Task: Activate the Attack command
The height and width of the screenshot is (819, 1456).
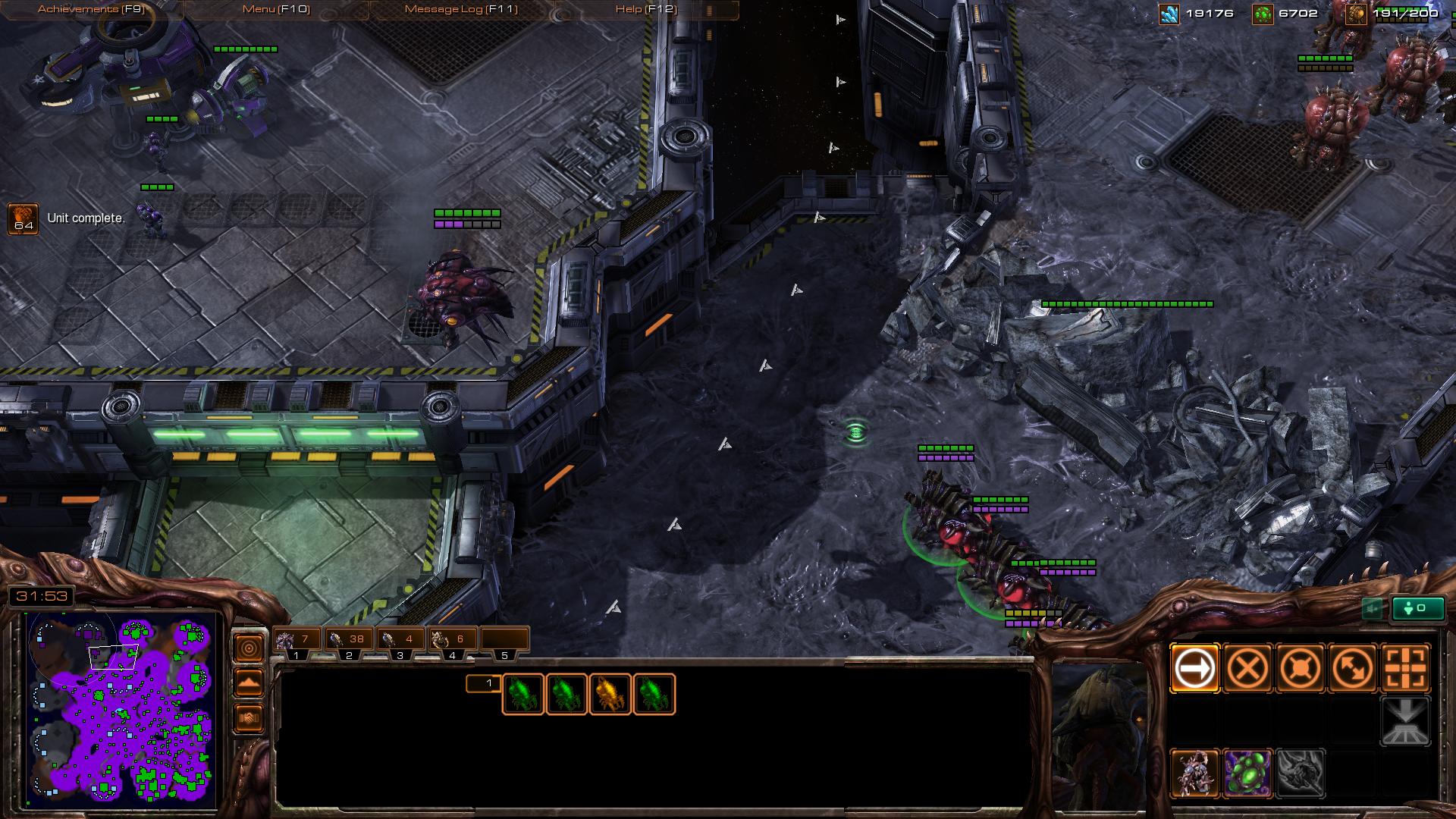Action: coord(1405,669)
